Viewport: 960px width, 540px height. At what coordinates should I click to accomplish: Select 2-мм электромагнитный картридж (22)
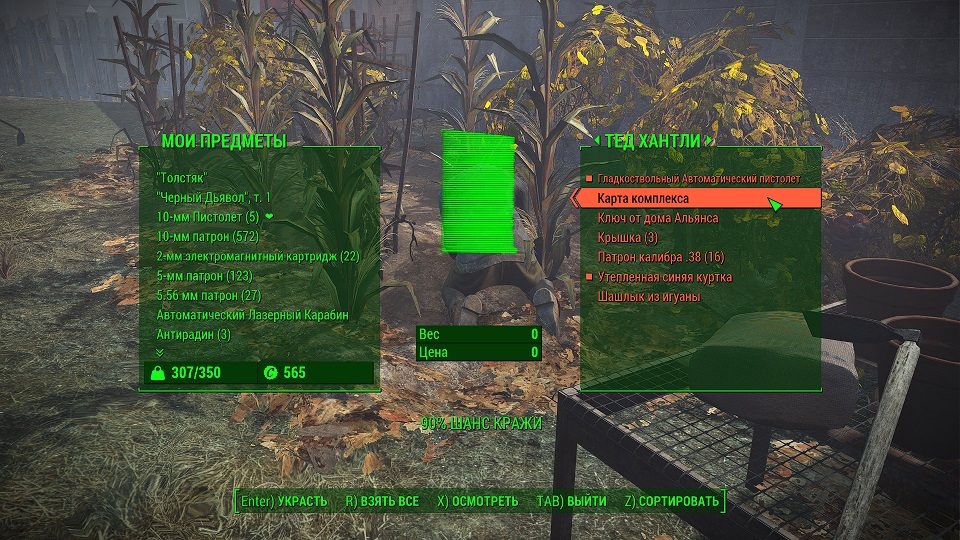[x=257, y=256]
